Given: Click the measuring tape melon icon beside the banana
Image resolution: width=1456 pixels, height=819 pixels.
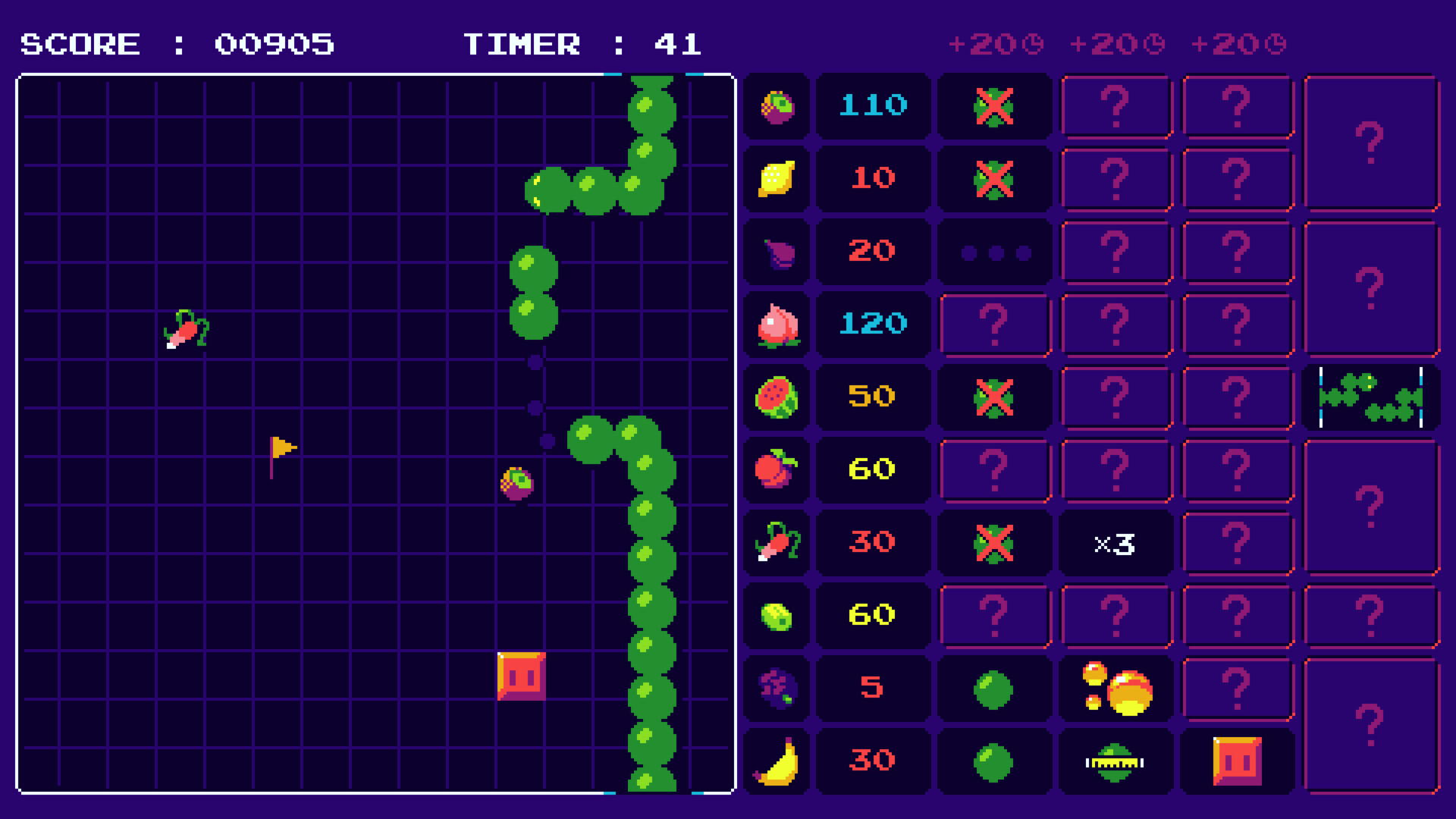Looking at the screenshot, I should click(x=1116, y=761).
